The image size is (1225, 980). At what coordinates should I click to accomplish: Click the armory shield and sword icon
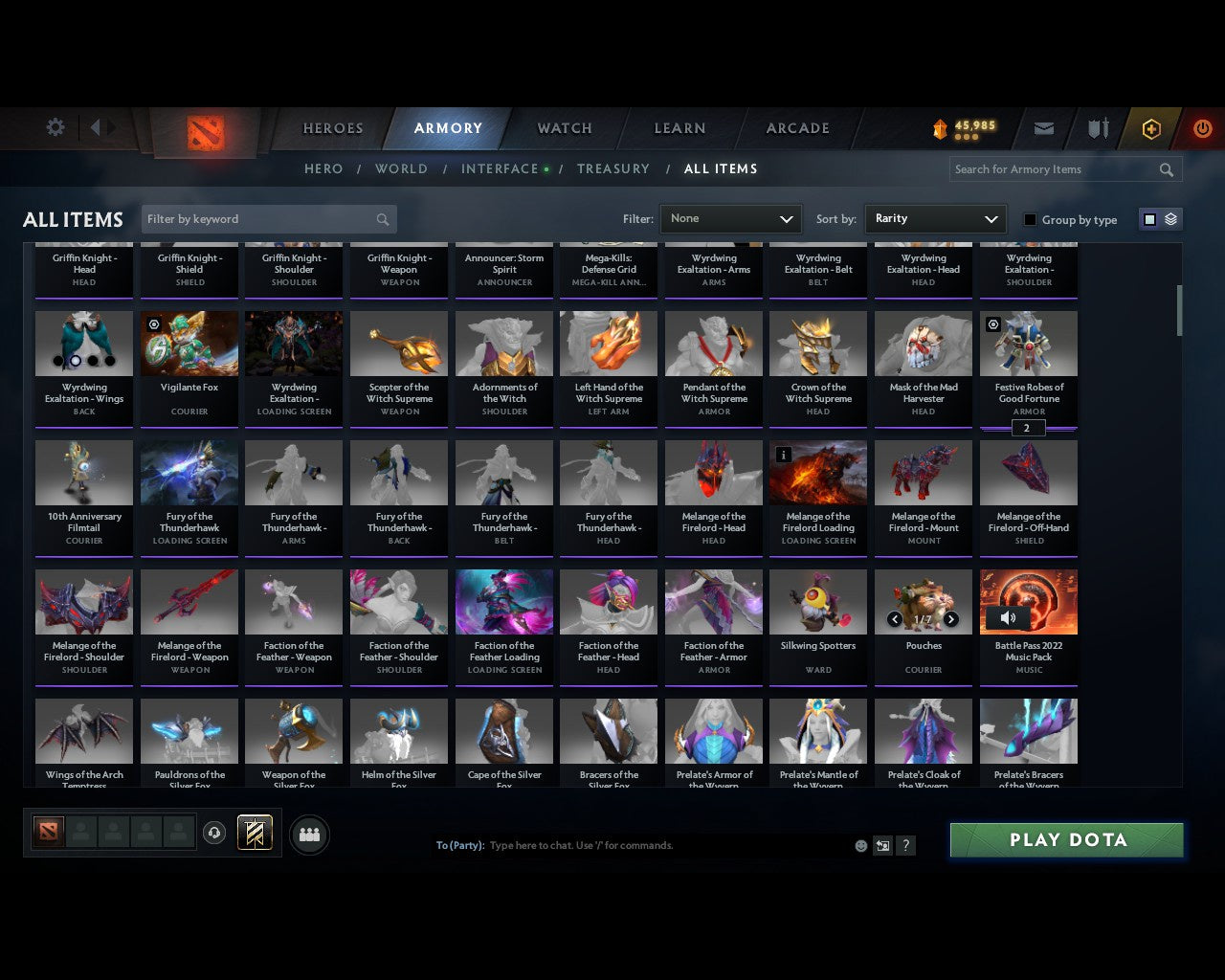pos(1097,127)
